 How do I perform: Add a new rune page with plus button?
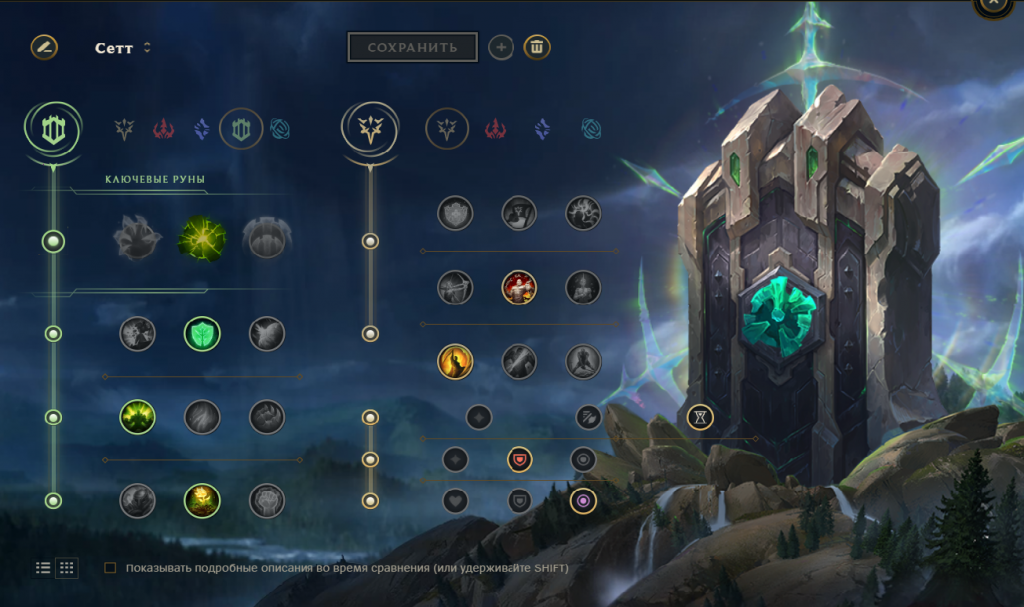point(501,47)
